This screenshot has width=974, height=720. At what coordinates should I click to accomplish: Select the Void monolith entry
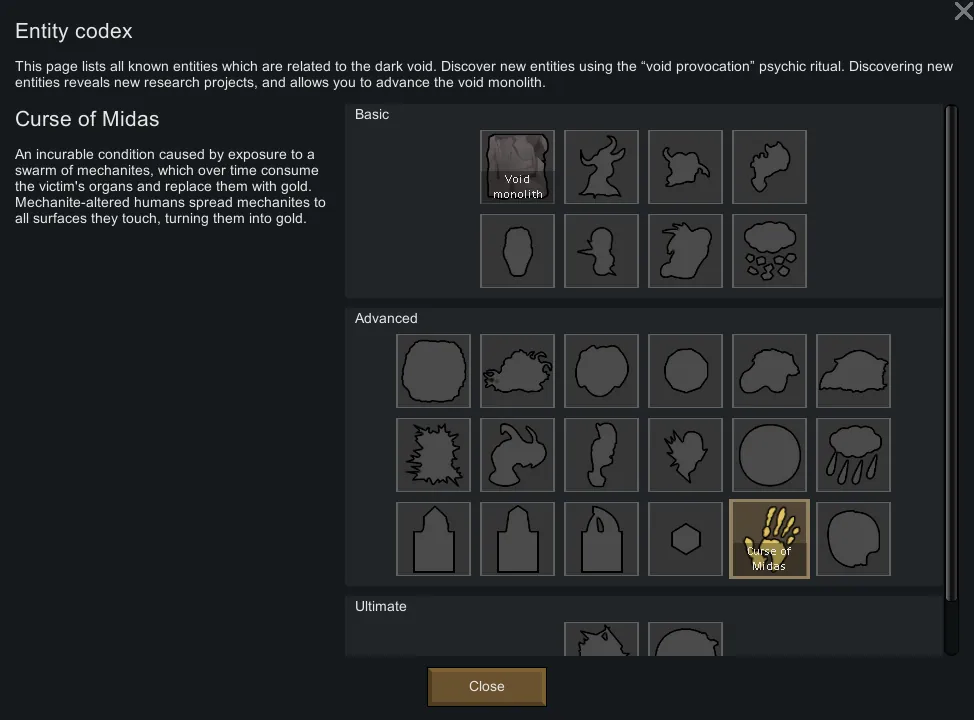[517, 167]
